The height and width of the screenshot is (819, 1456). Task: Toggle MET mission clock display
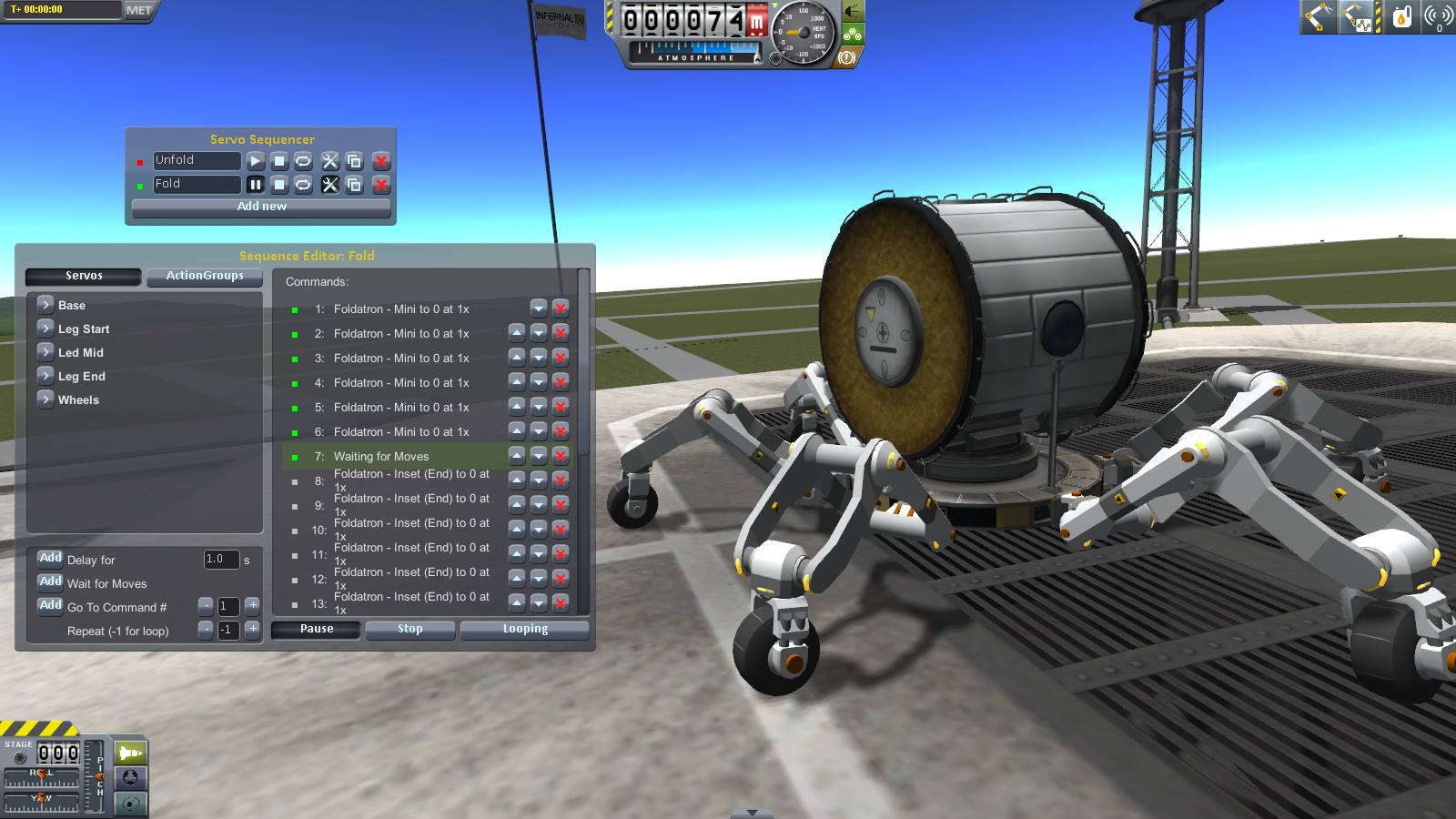[139, 10]
